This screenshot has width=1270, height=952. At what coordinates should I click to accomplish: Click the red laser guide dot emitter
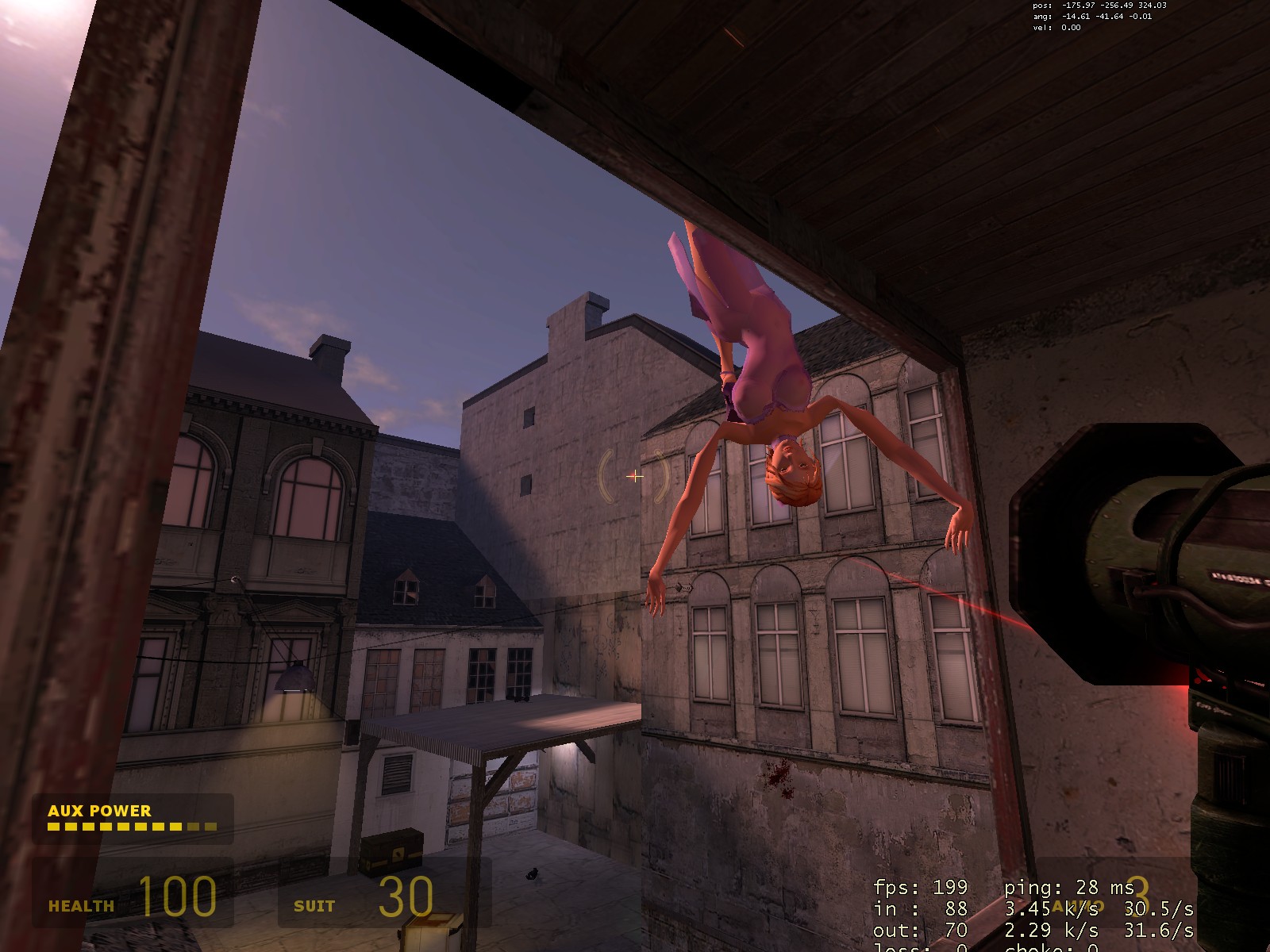coord(1199,682)
